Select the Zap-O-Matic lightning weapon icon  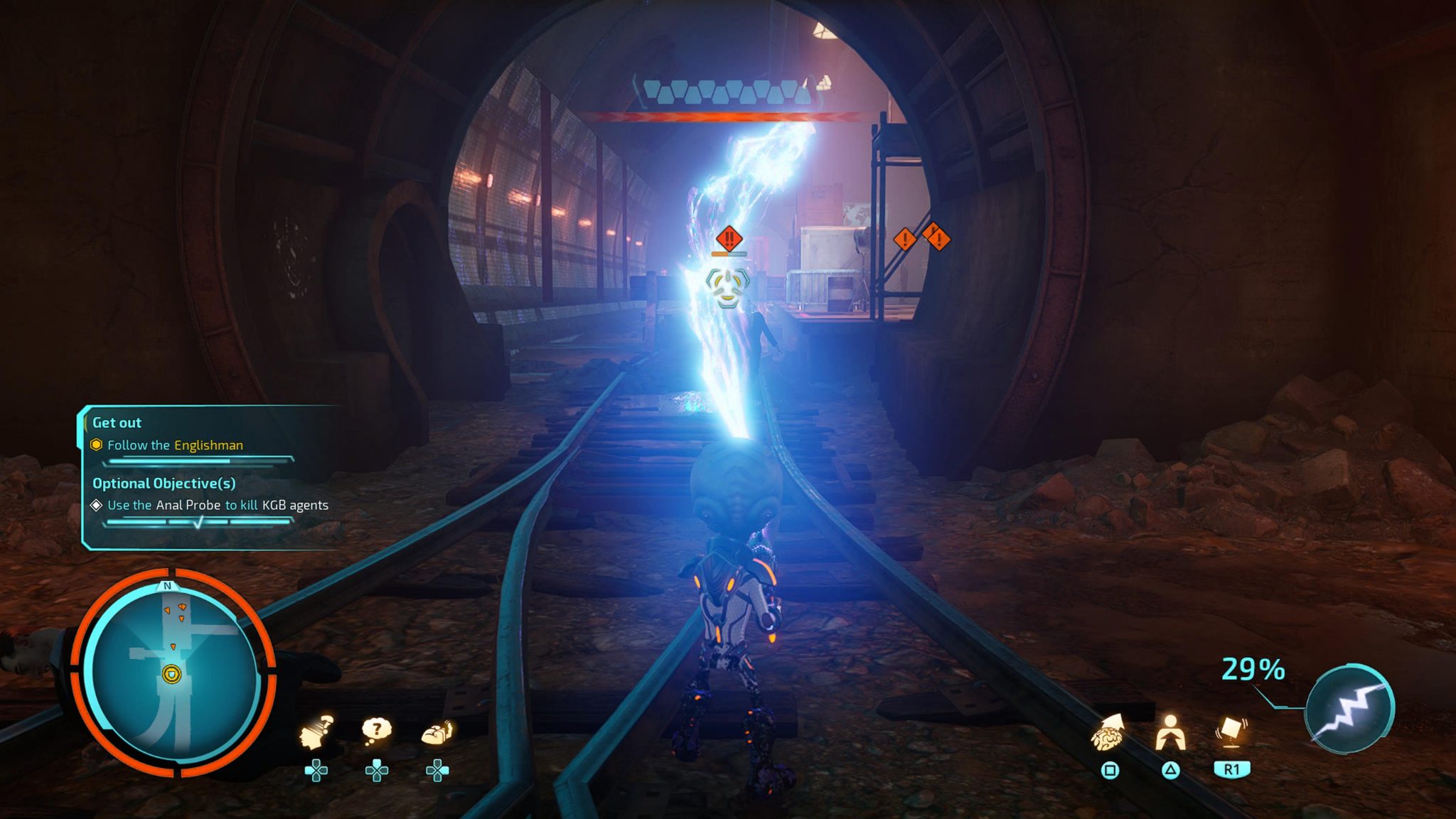[1349, 708]
